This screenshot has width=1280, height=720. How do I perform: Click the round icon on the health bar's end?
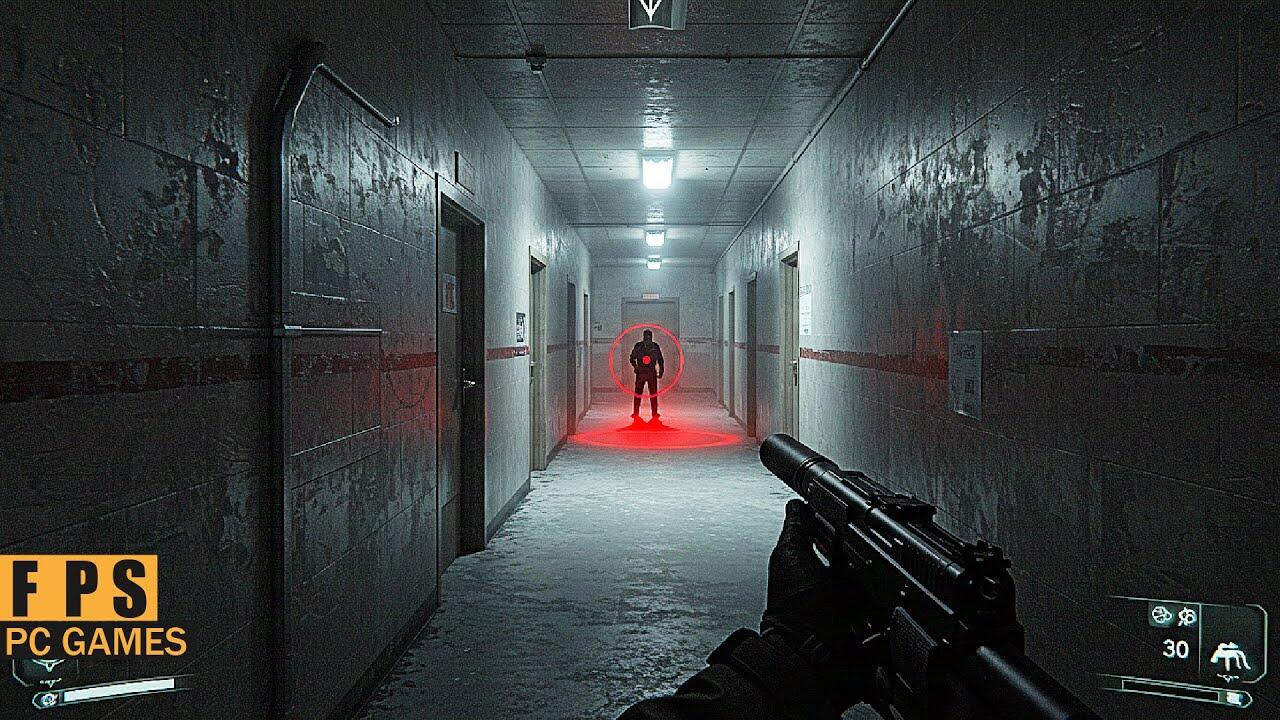(47, 697)
